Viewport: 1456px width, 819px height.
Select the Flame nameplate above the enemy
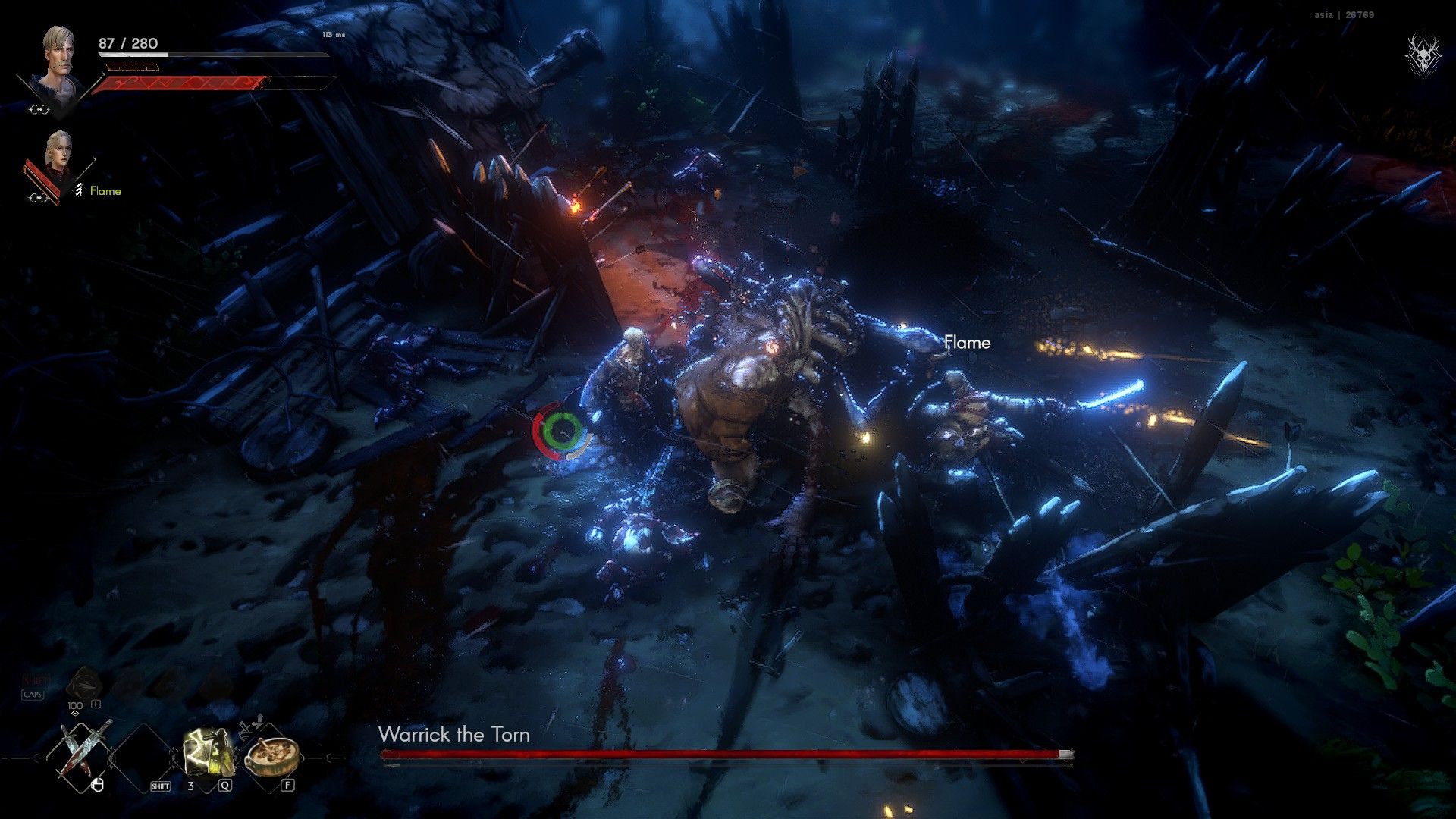click(967, 343)
